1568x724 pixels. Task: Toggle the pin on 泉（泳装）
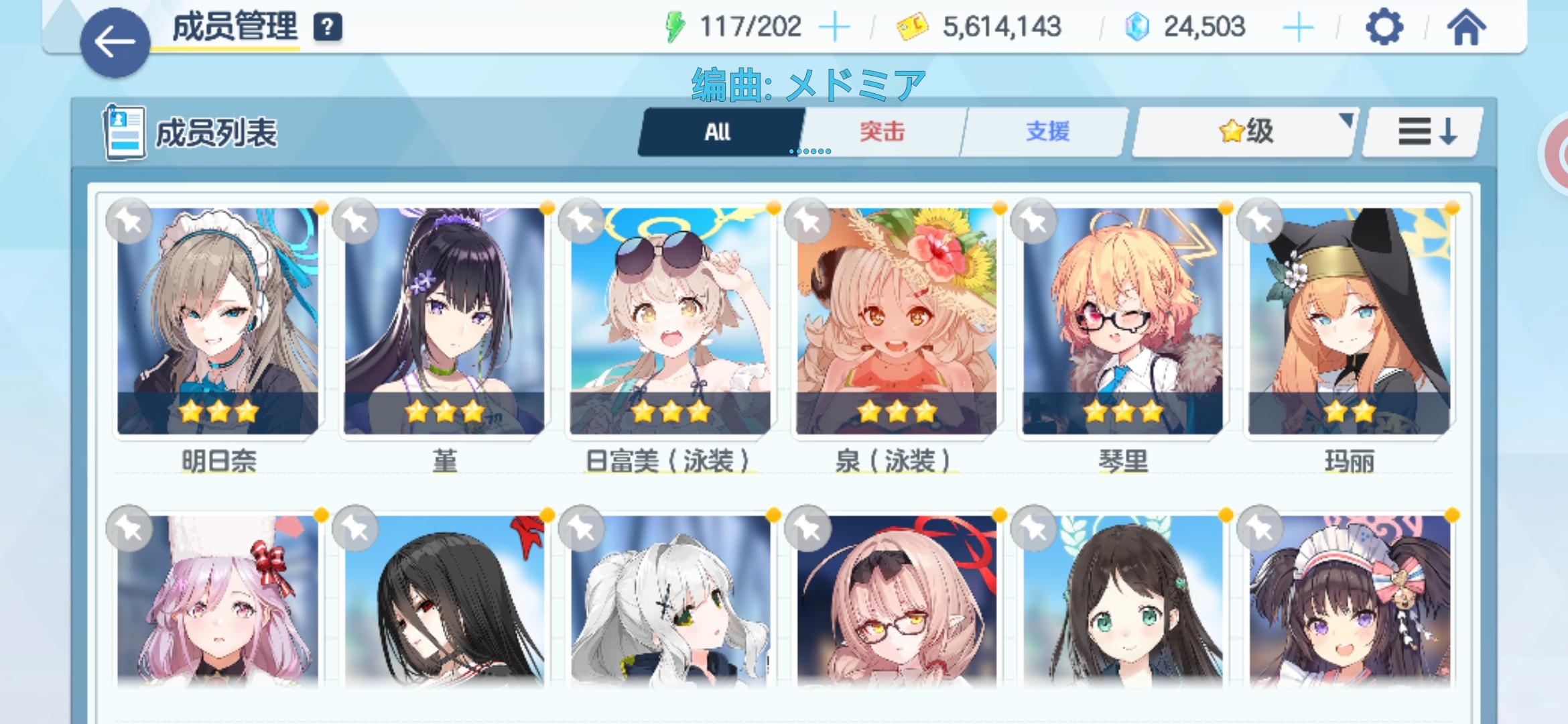point(807,221)
